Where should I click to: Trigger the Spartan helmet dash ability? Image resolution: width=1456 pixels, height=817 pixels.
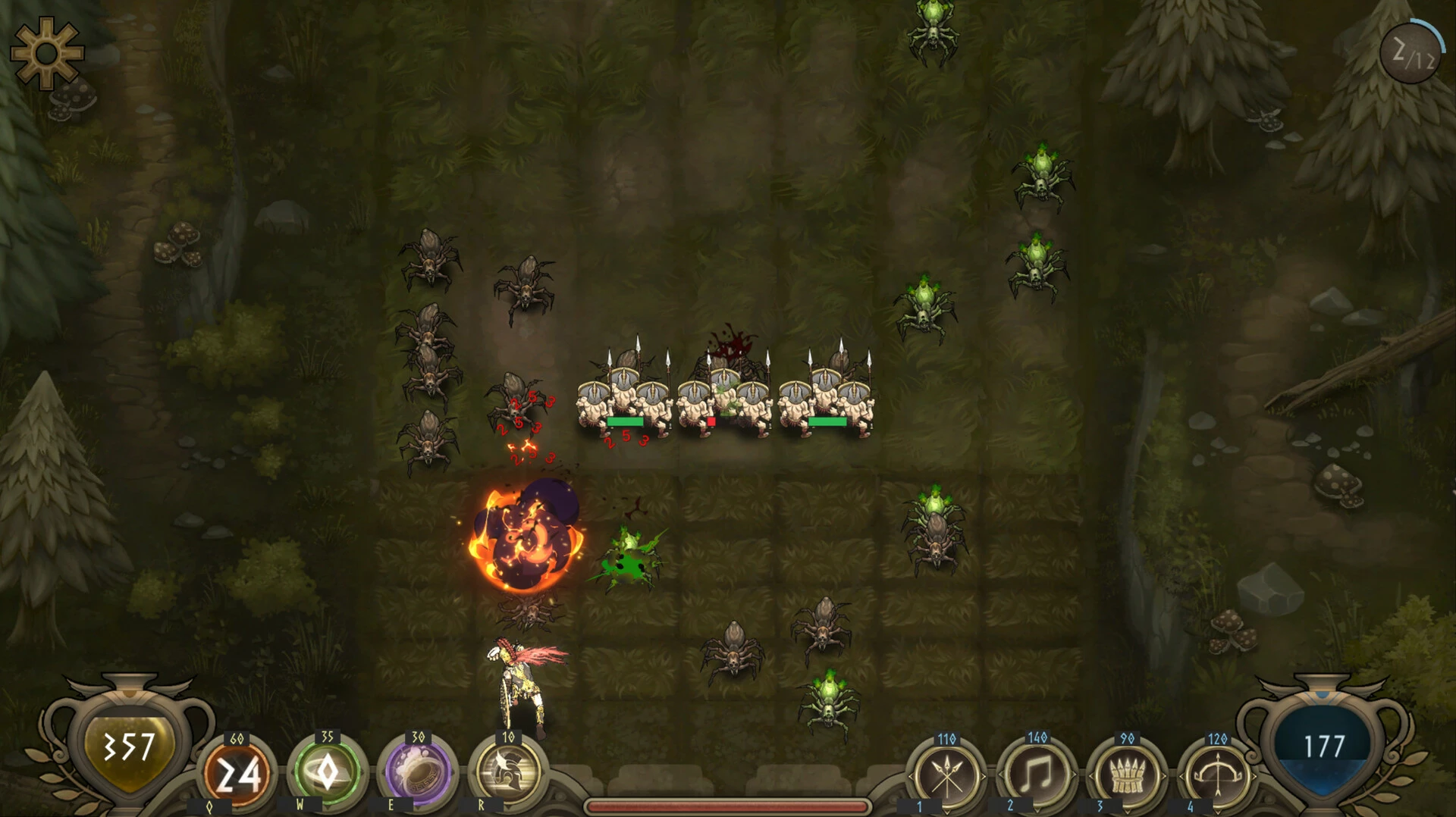tap(508, 772)
